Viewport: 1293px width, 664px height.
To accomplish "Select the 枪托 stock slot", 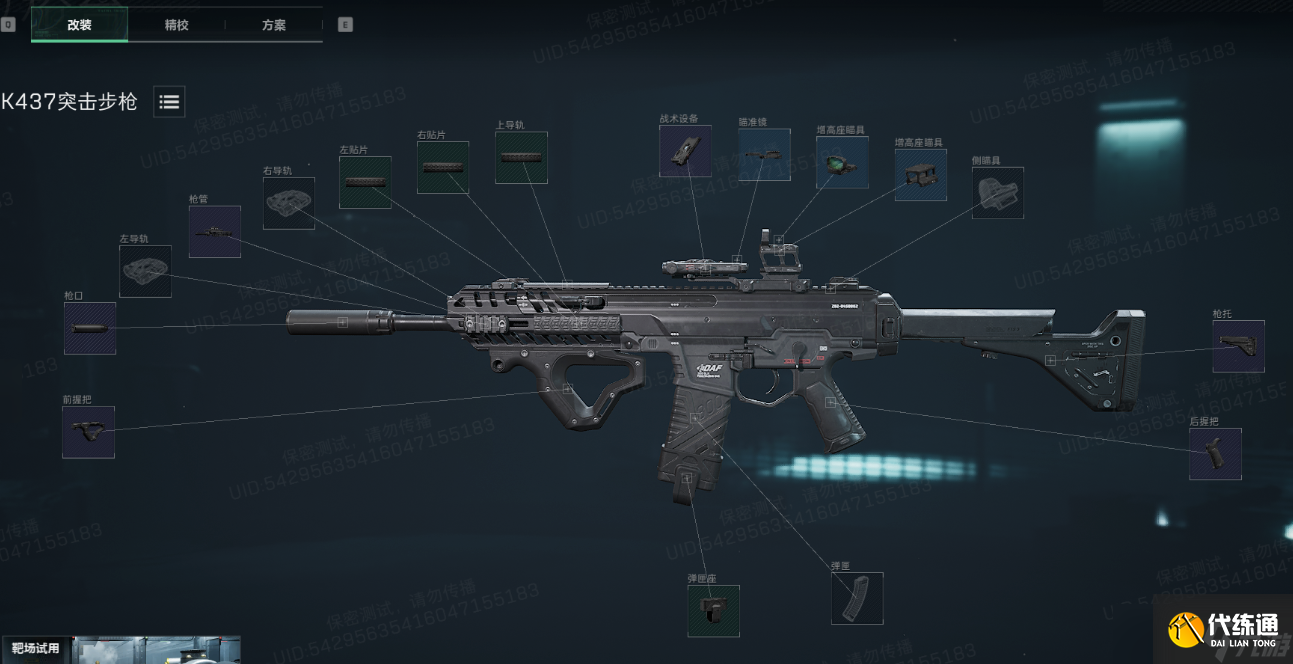I will 1238,346.
